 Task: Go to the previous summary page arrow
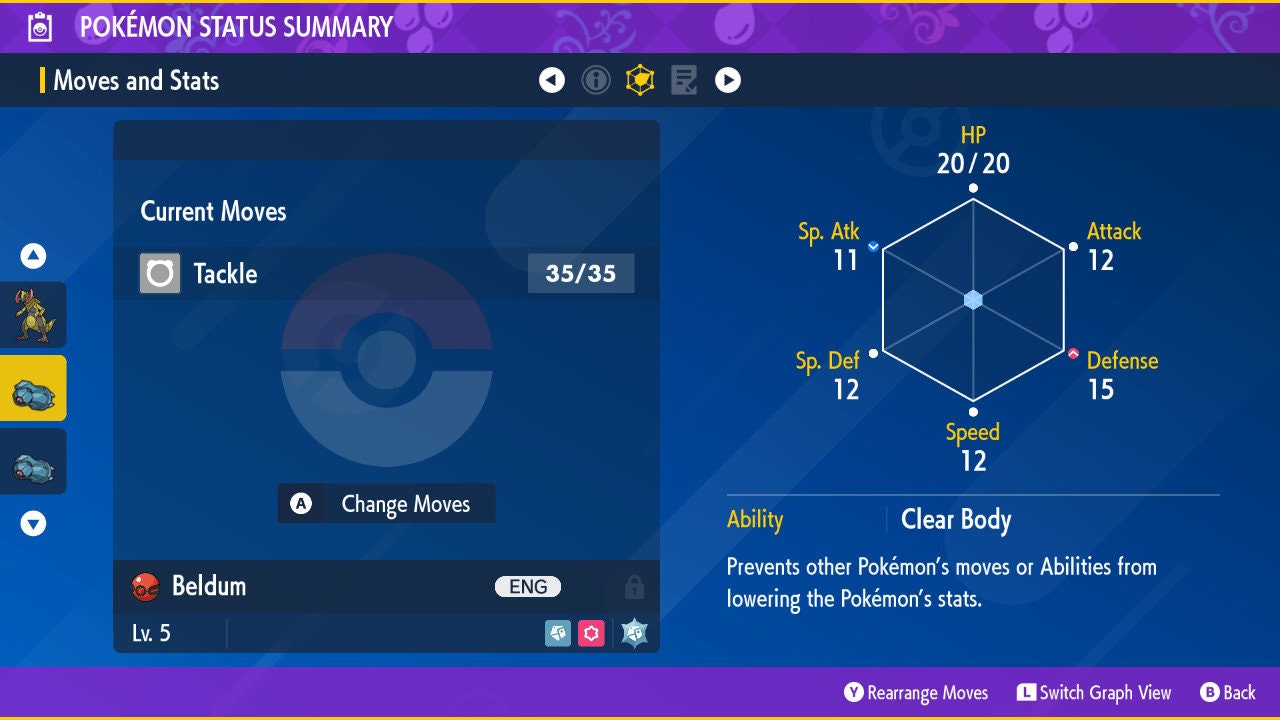click(552, 80)
